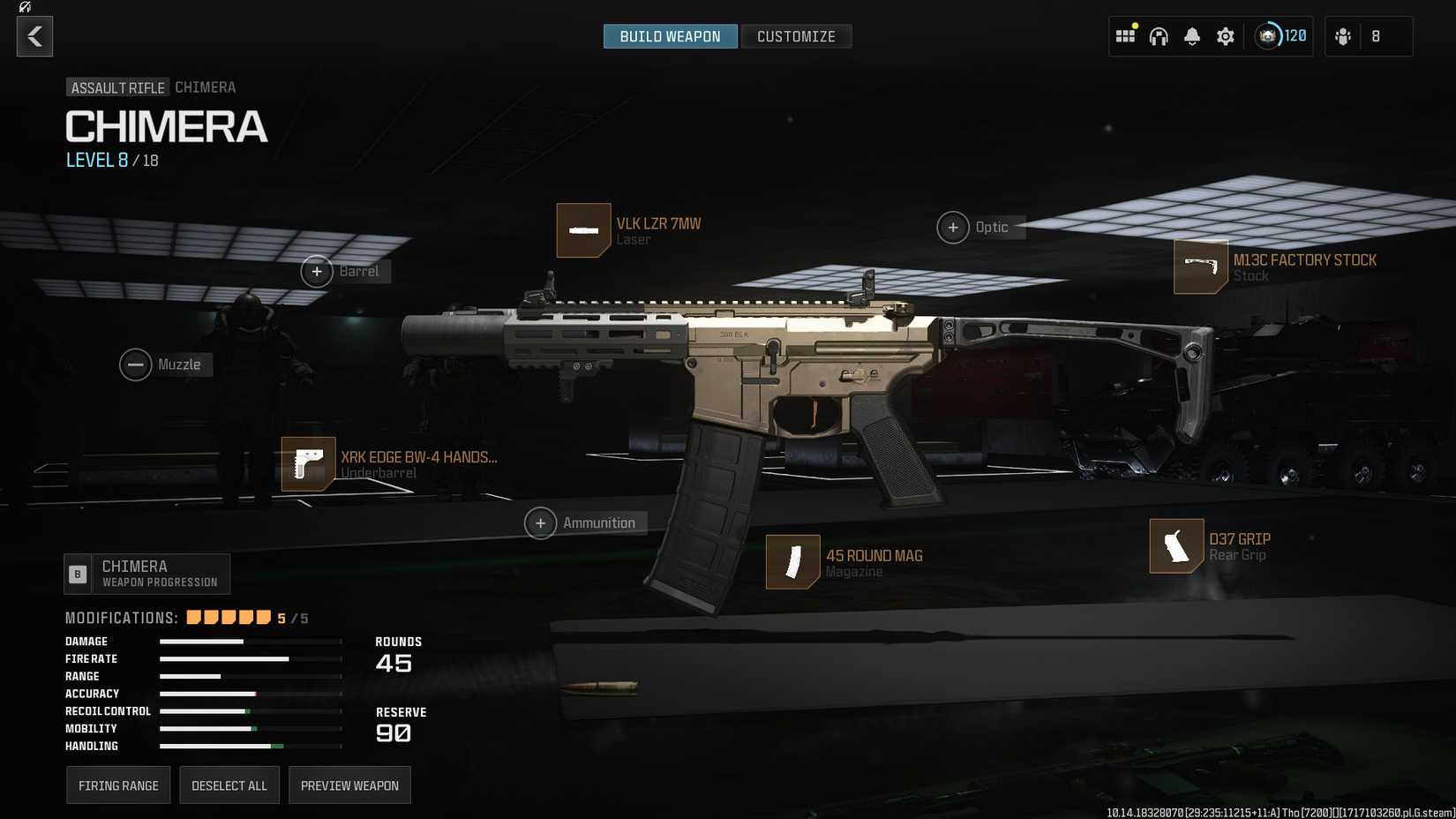Select the M13C Factory Stock attachment
Image resolution: width=1456 pixels, height=819 pixels.
click(1200, 267)
